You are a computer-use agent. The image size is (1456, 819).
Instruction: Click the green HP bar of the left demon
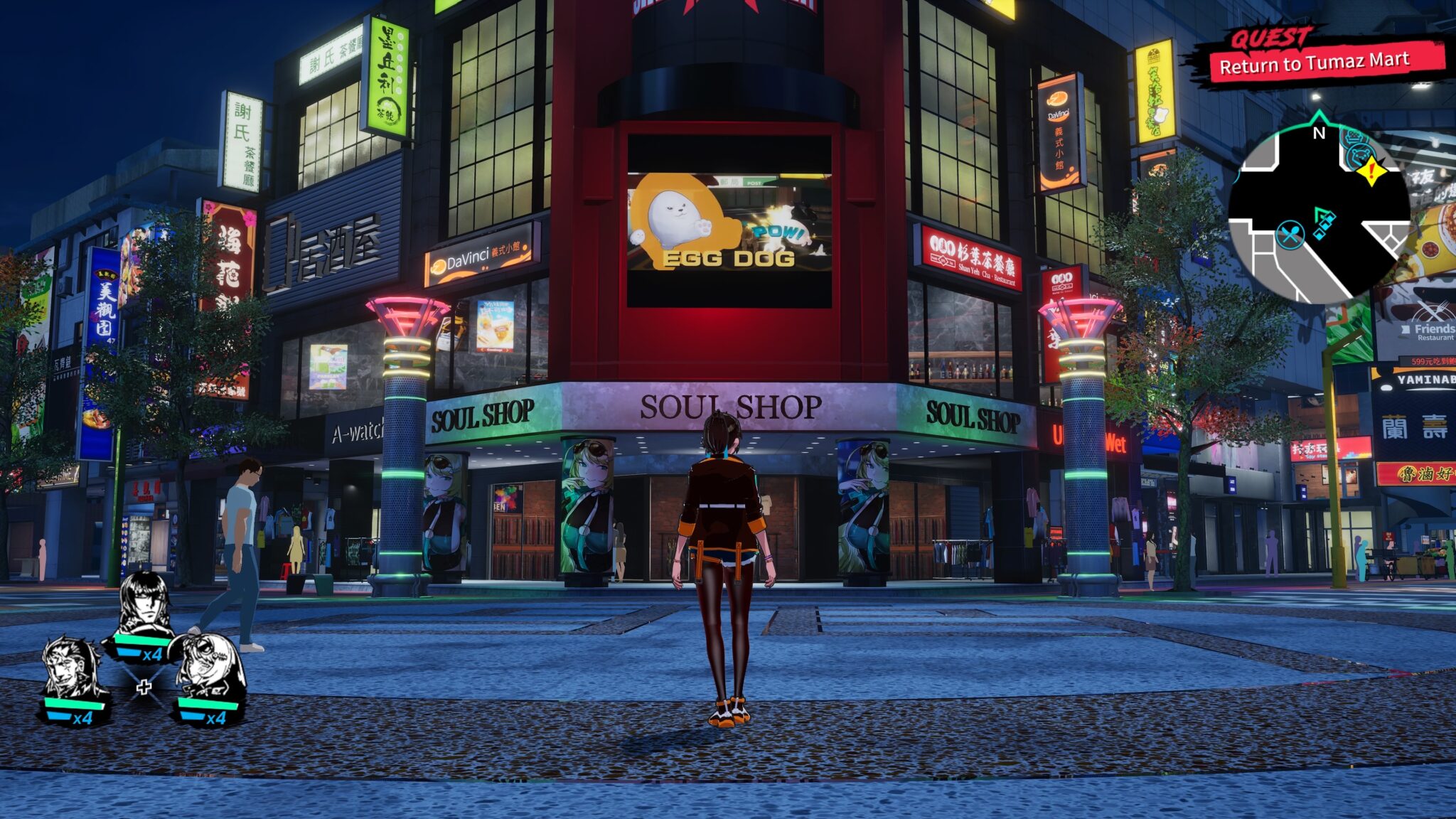(x=73, y=704)
